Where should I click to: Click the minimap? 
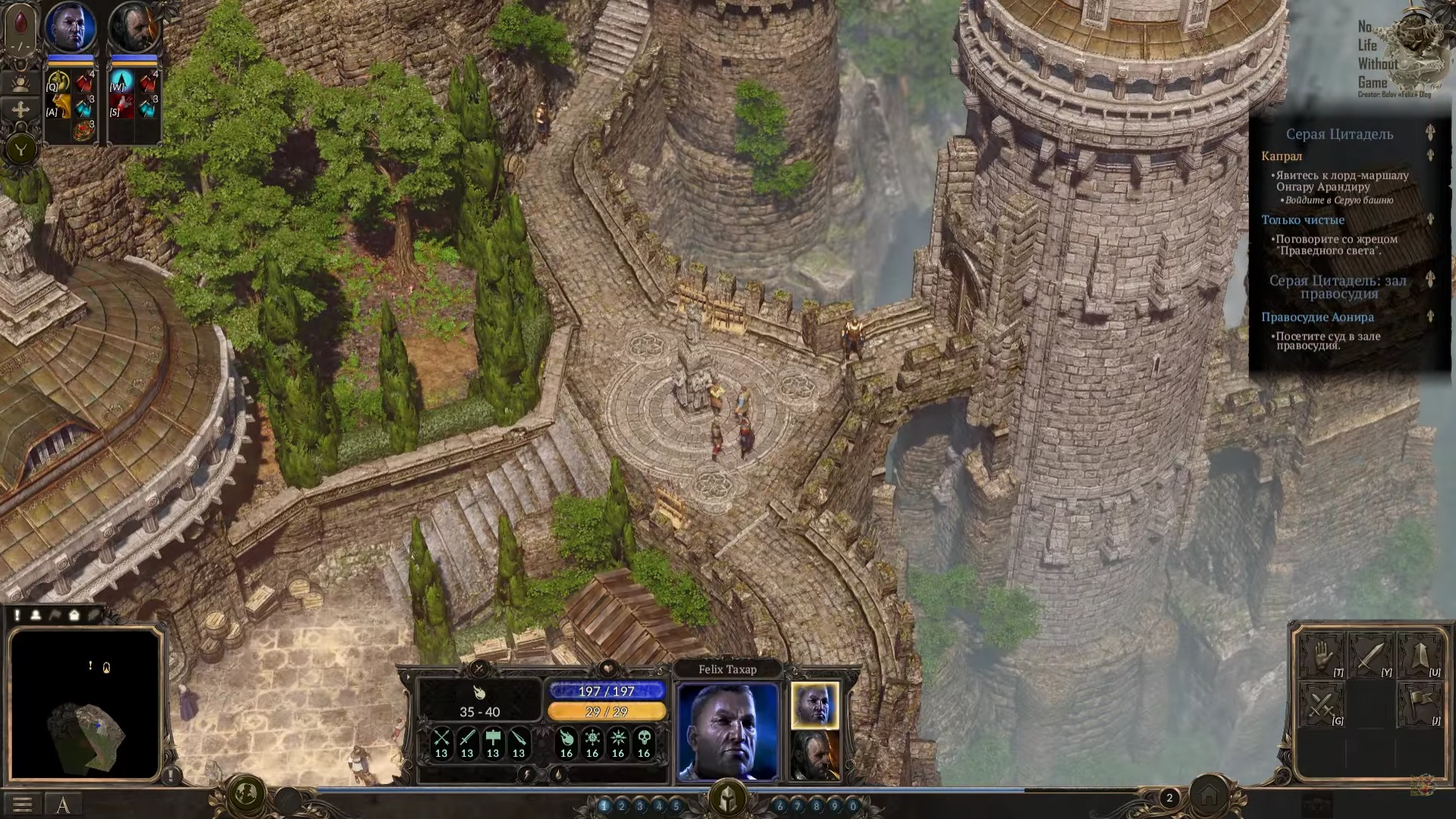[x=85, y=705]
